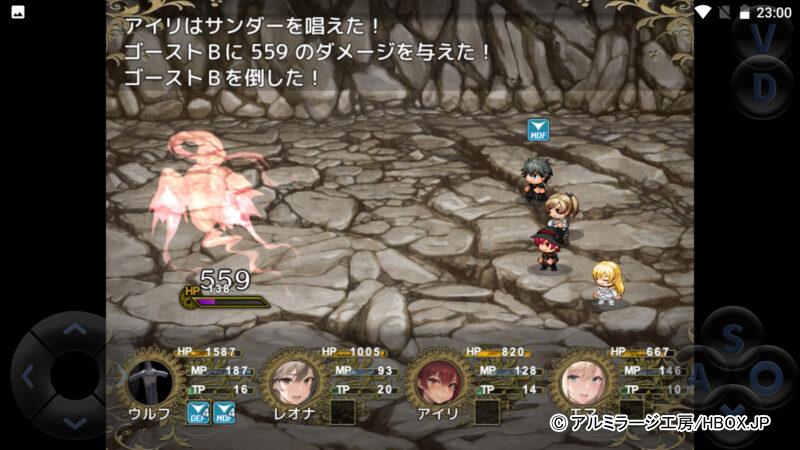The height and width of the screenshot is (450, 800).
Task: Inspect ウルフ's MDF debuff icon
Action: [225, 412]
